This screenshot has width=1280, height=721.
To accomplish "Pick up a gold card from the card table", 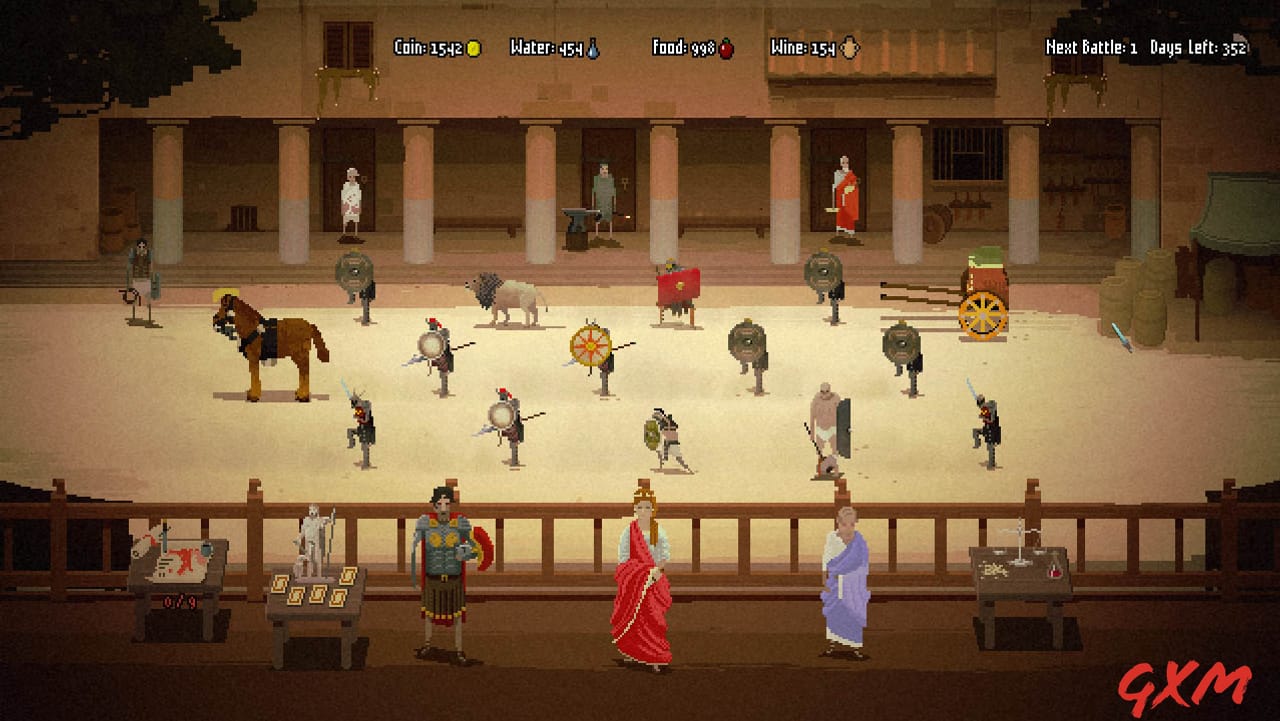I will [x=320, y=592].
